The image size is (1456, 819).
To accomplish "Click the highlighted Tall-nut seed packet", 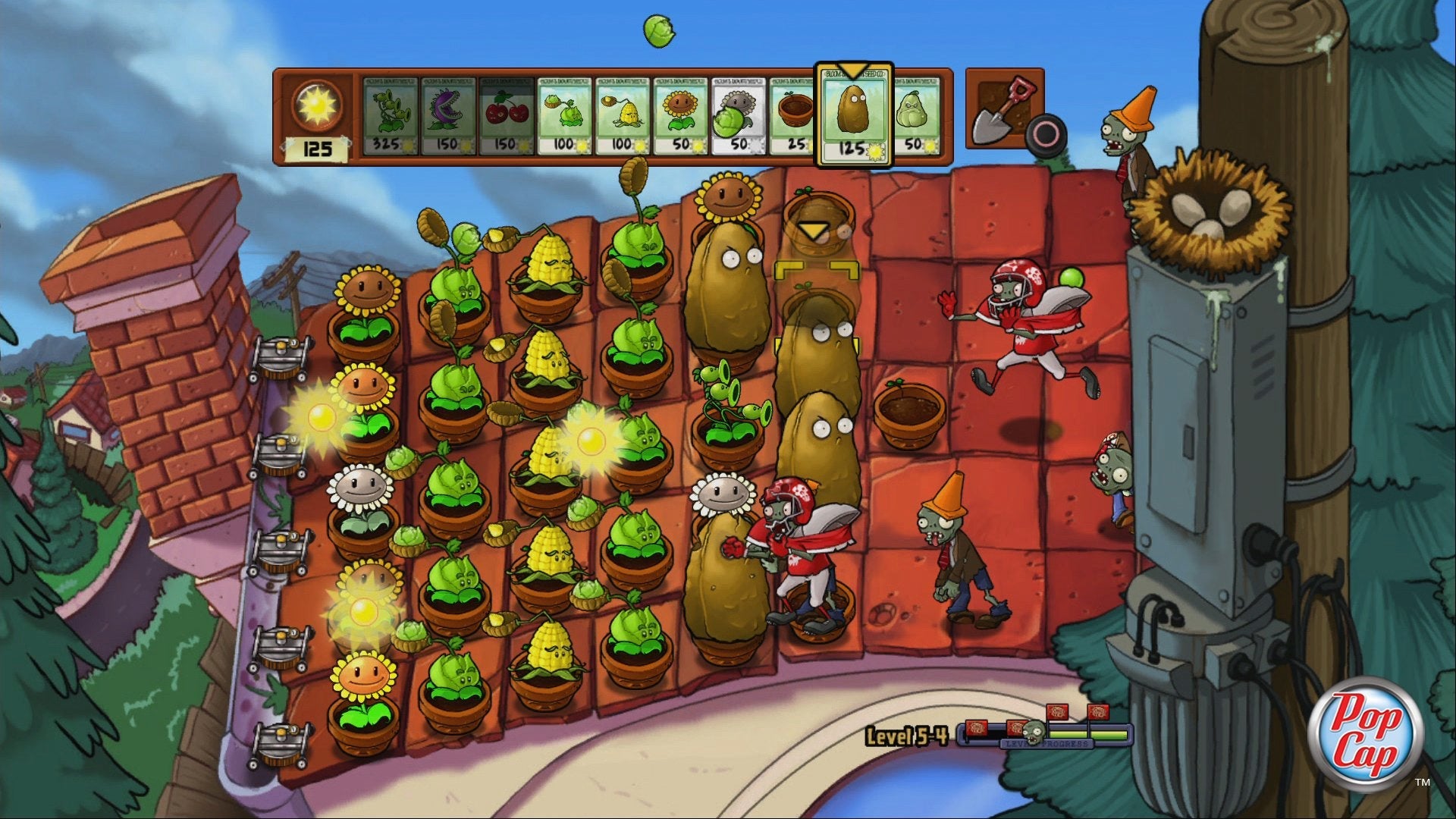I will click(x=853, y=116).
